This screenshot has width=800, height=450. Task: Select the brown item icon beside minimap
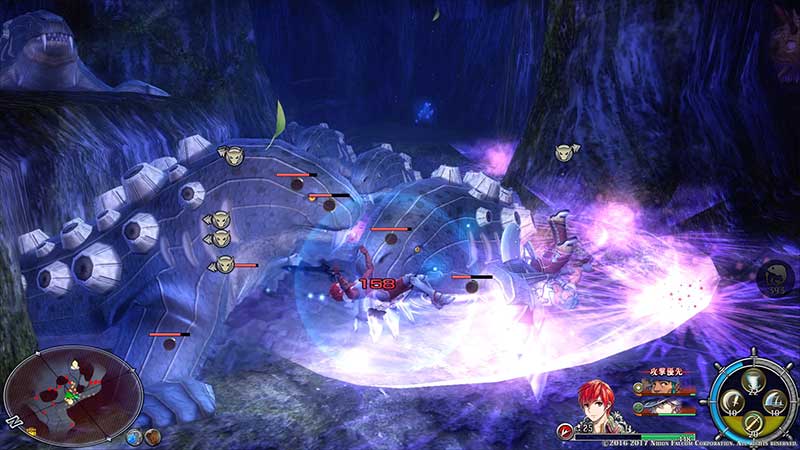[x=152, y=436]
